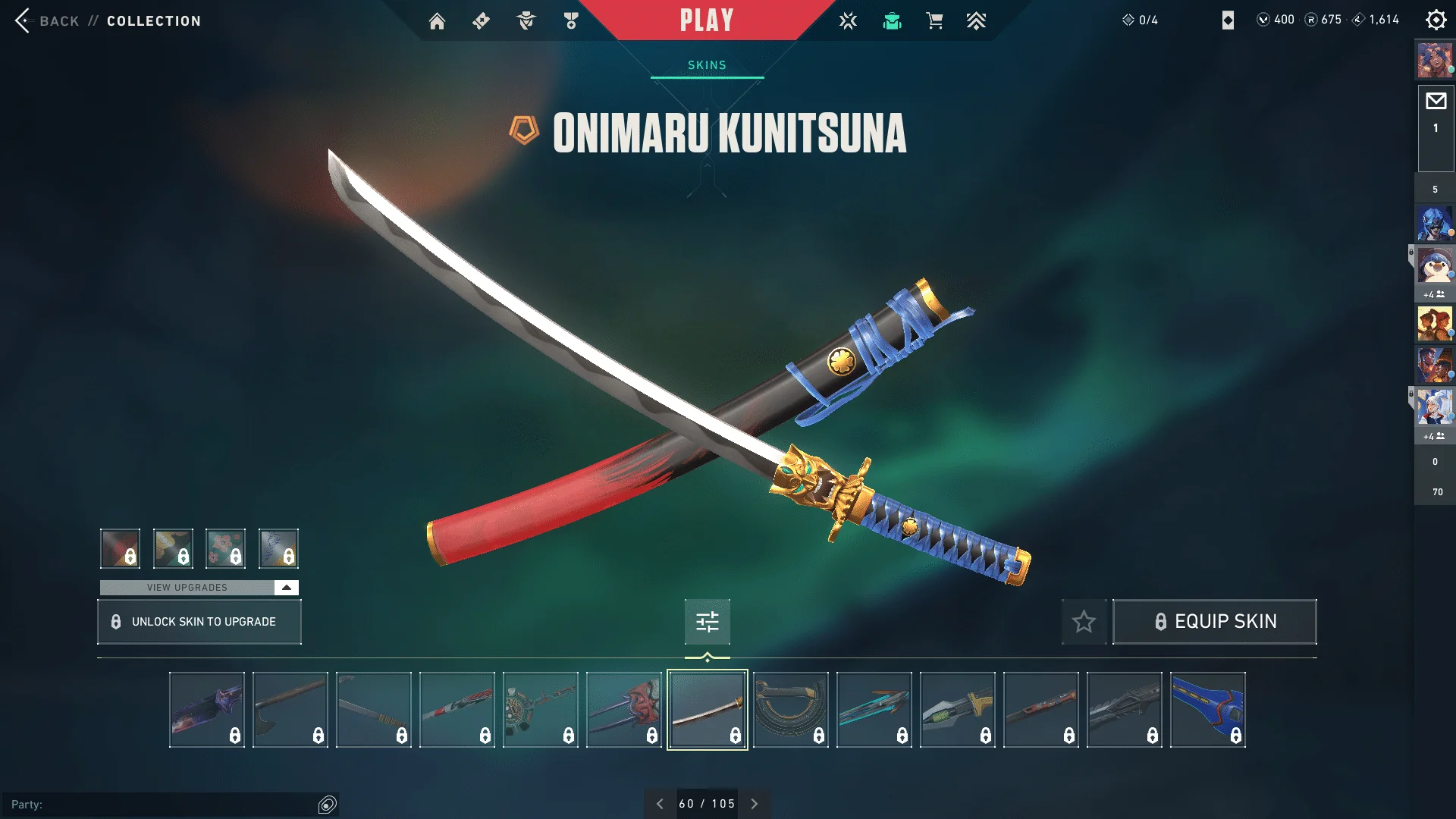Open the Esports Valorant logo icon

click(847, 20)
